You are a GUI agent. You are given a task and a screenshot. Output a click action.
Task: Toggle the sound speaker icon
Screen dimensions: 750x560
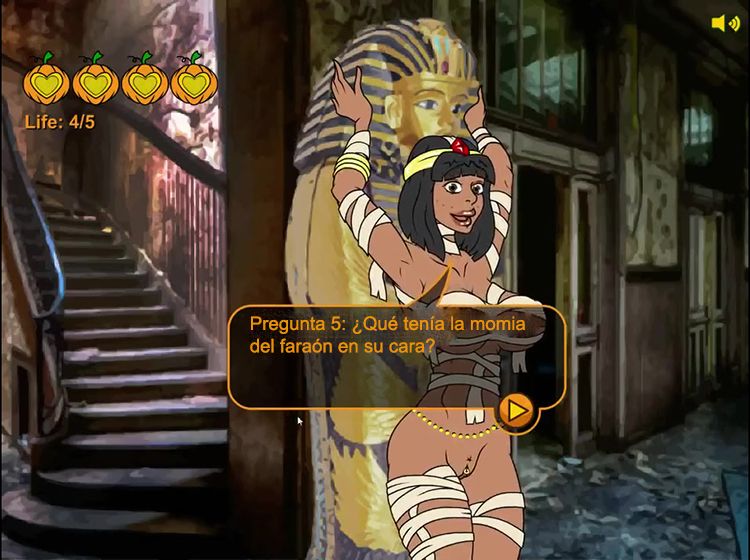pyautogui.click(x=724, y=23)
